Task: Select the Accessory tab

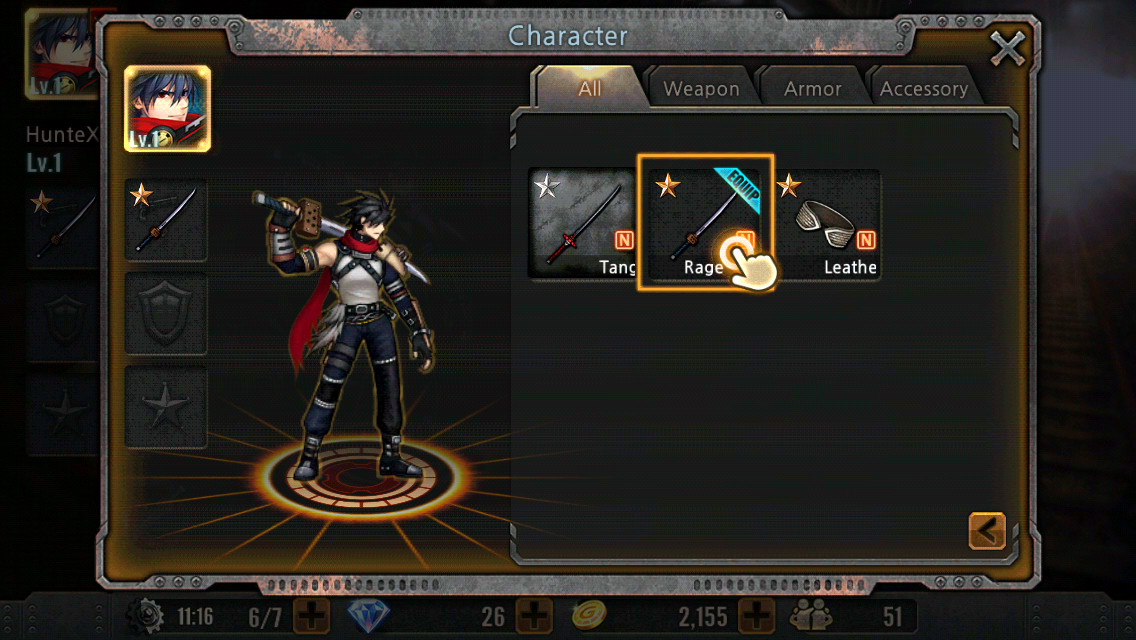Action: tap(923, 89)
